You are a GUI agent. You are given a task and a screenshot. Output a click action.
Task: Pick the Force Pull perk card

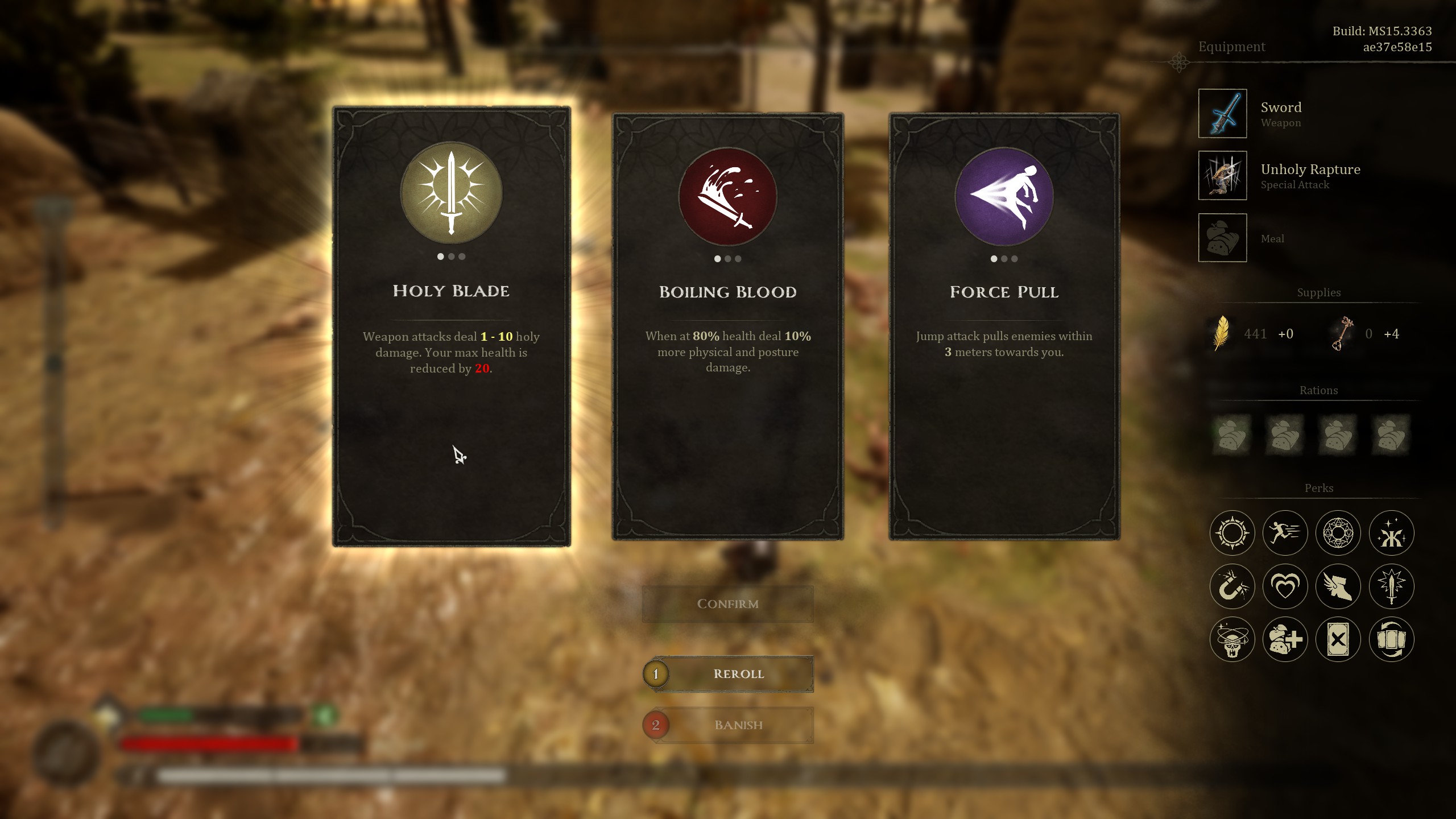pos(1004,326)
